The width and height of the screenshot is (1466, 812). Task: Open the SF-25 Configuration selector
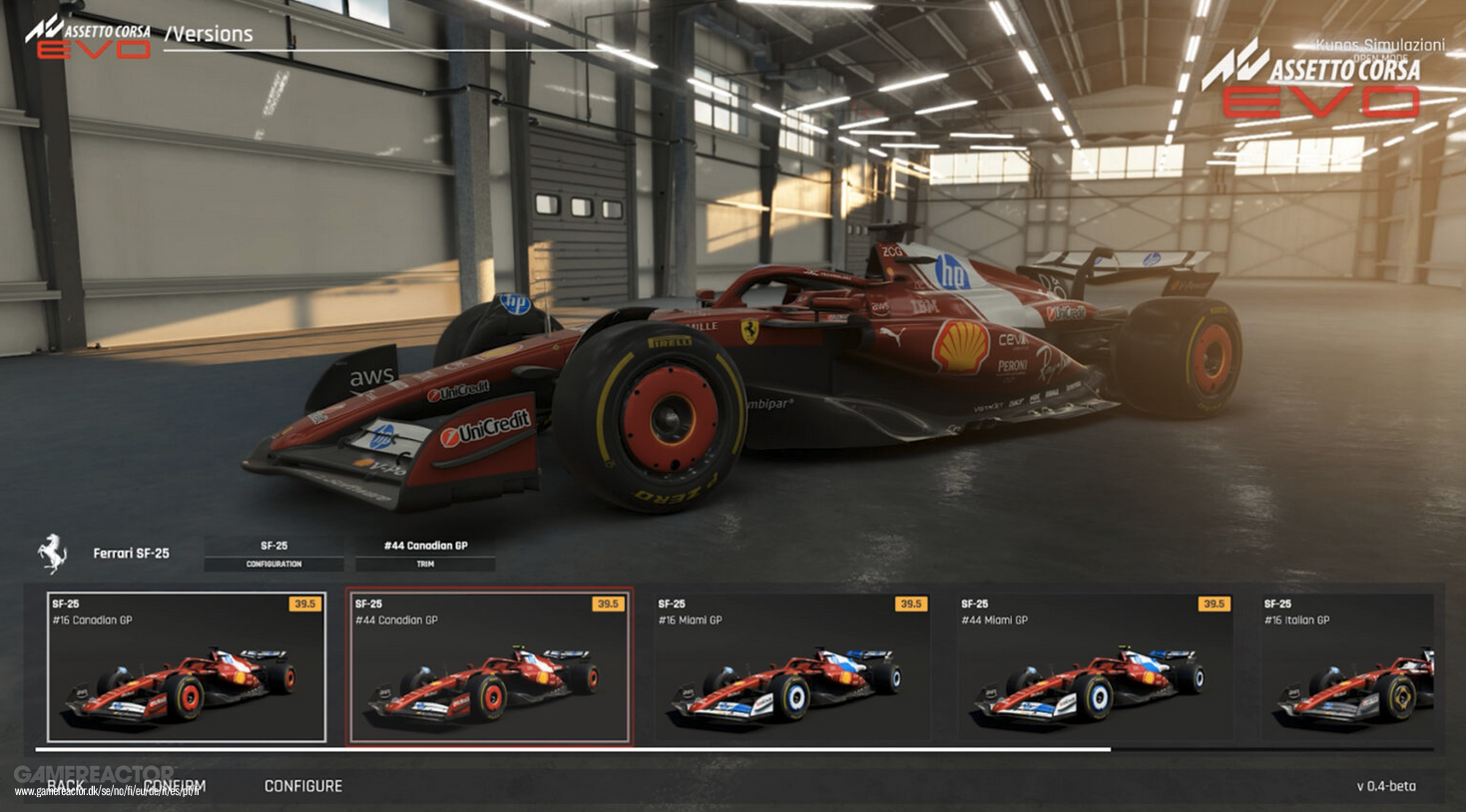coord(272,554)
